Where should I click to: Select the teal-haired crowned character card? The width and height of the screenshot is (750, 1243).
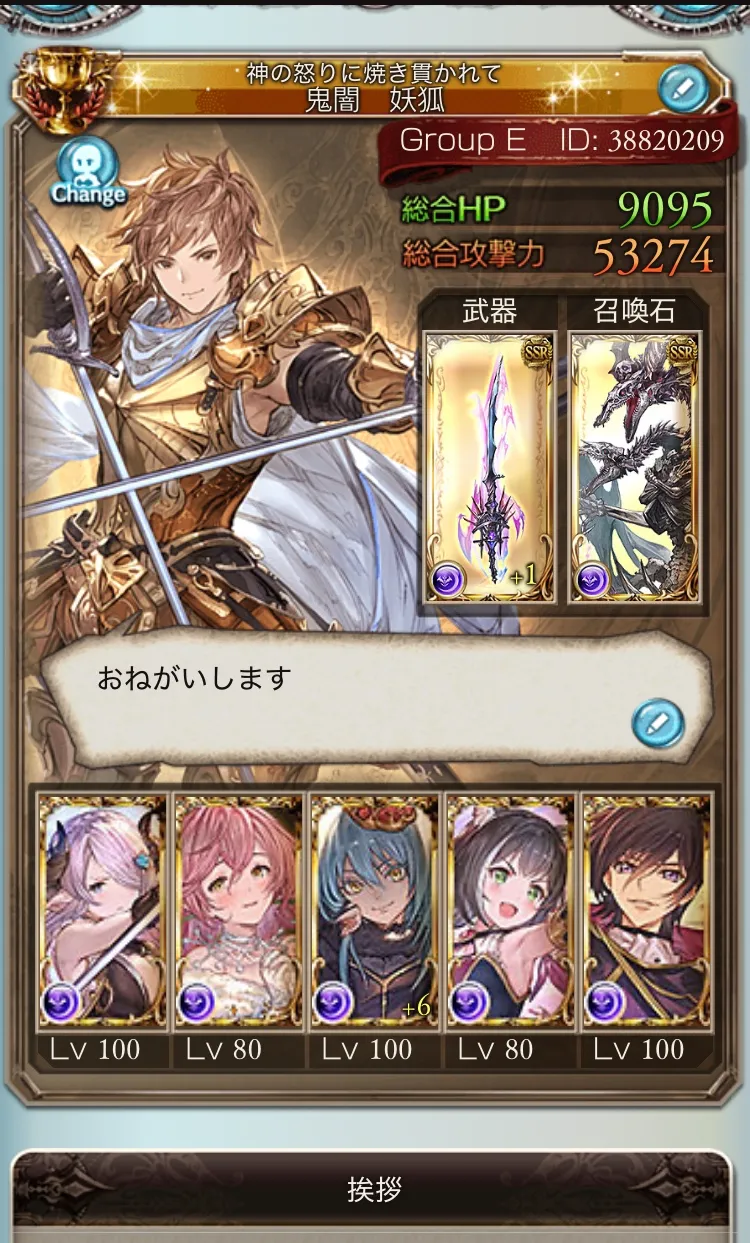[x=374, y=911]
